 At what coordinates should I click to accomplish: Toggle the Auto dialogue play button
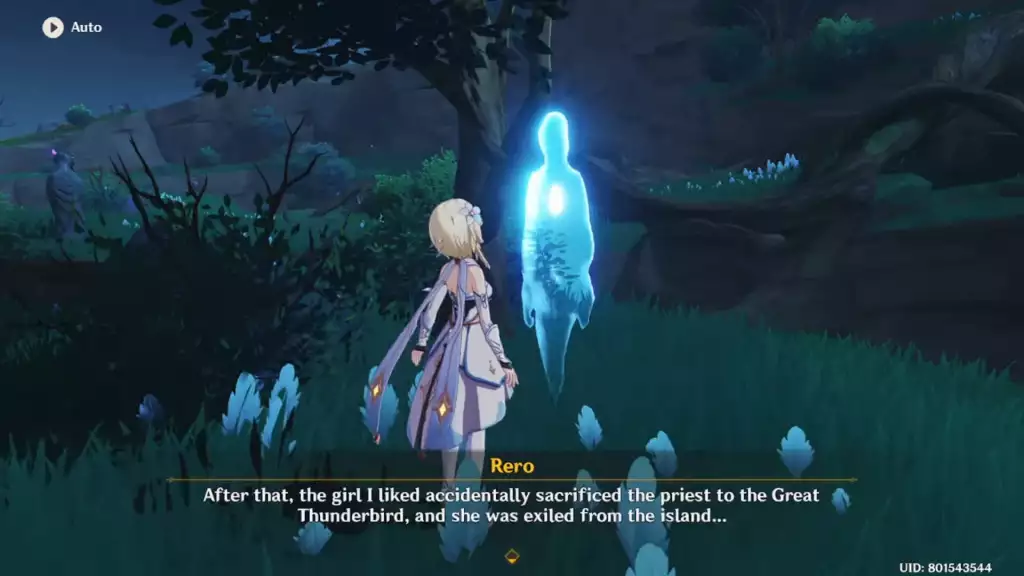pos(53,27)
